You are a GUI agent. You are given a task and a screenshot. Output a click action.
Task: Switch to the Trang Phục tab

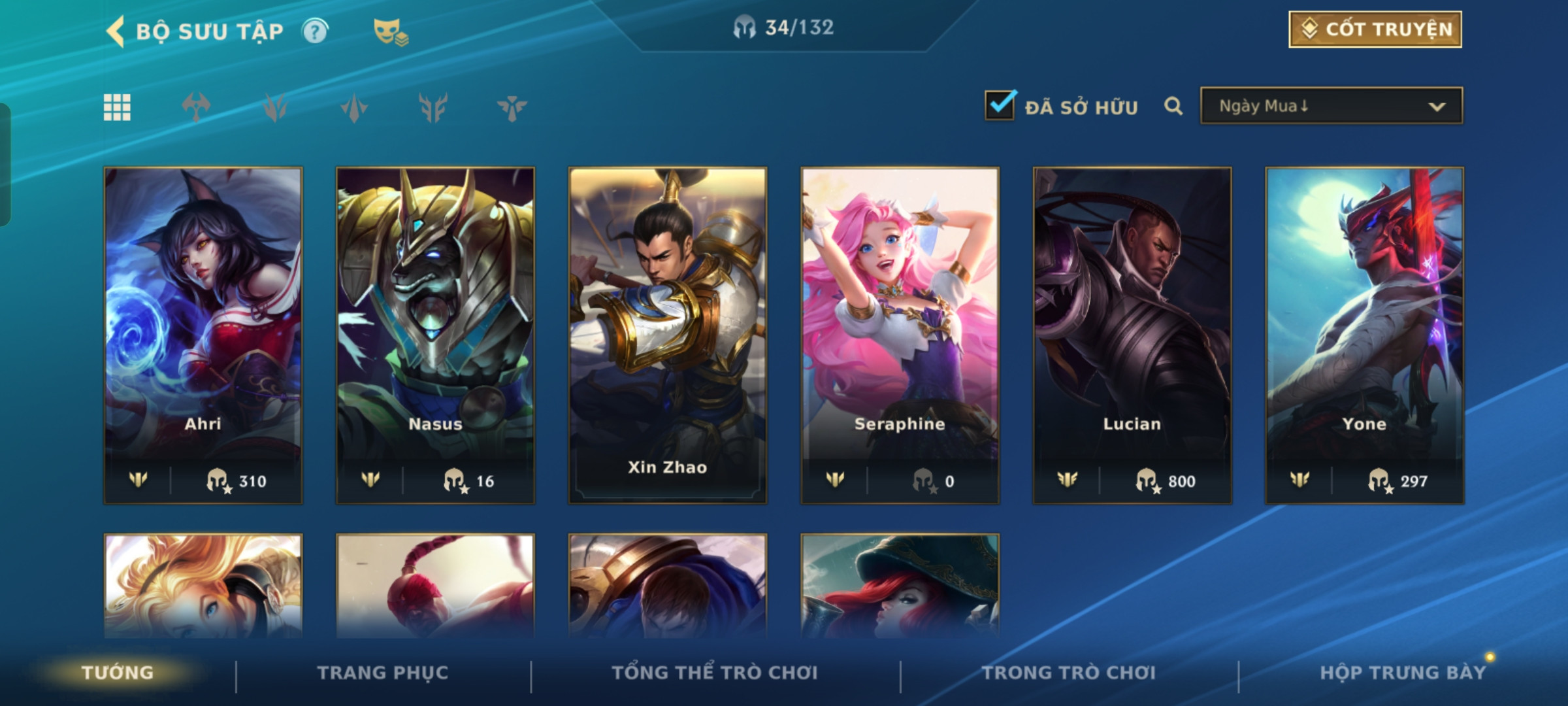[383, 673]
